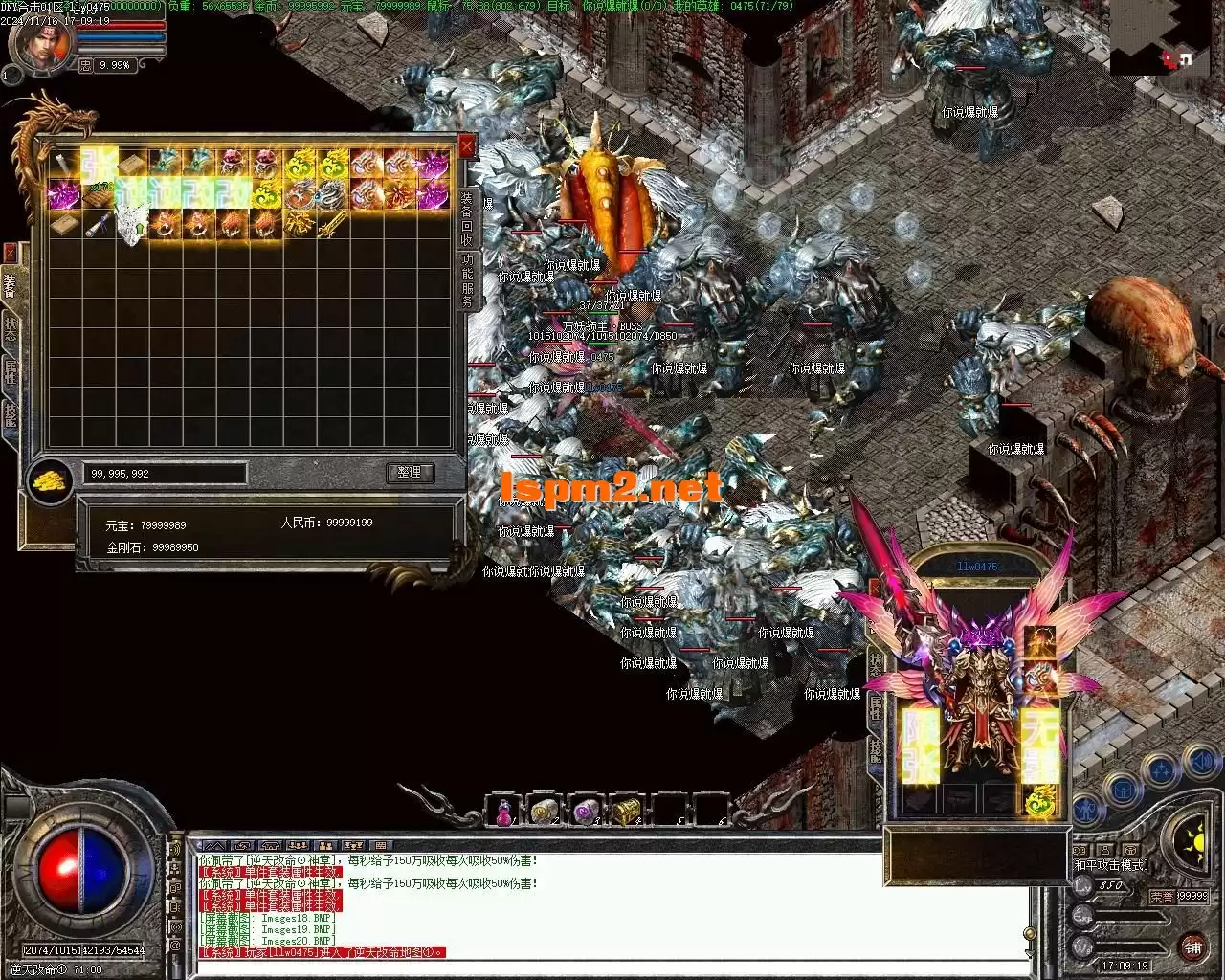Use the pink potion in hotbar slot 1

[x=503, y=812]
